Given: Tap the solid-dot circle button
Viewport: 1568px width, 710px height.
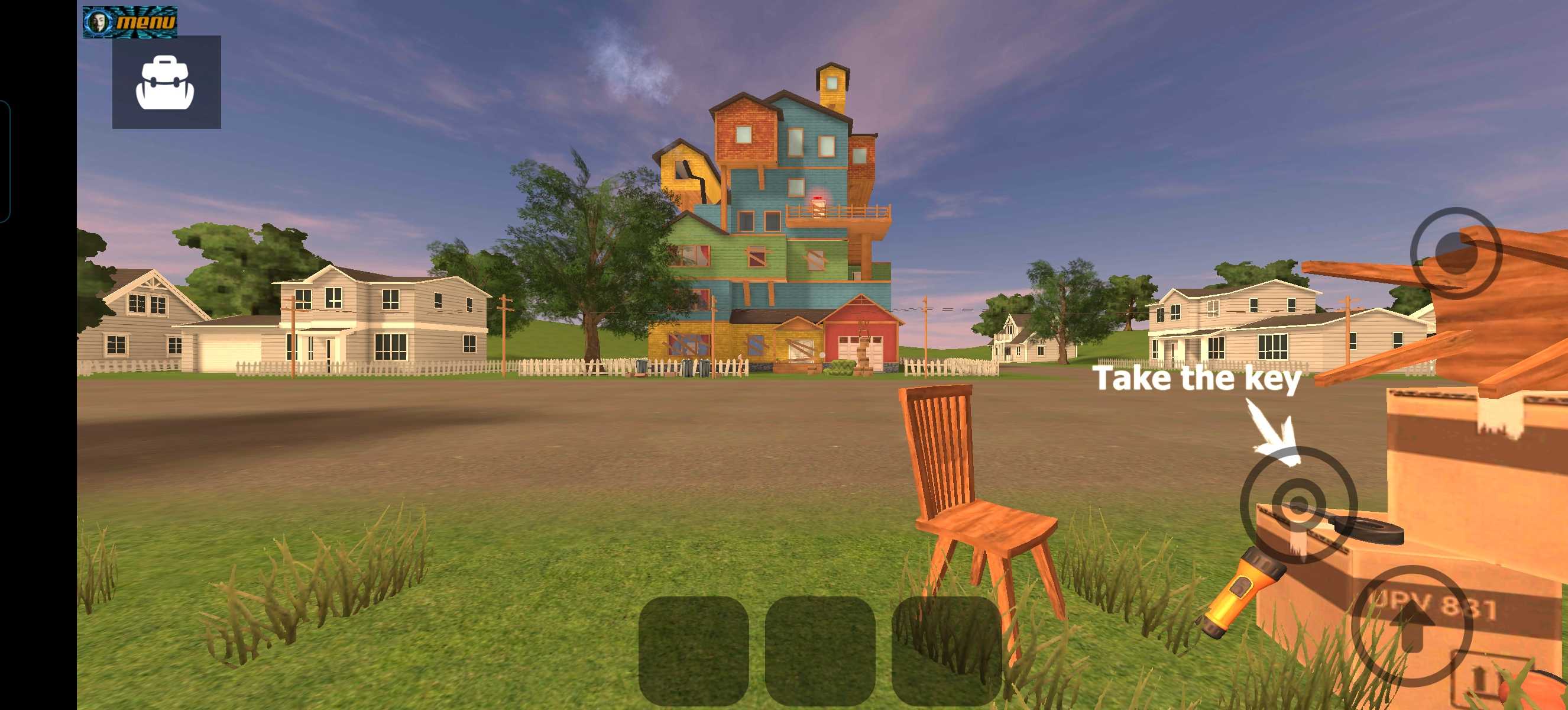Looking at the screenshot, I should [1456, 253].
